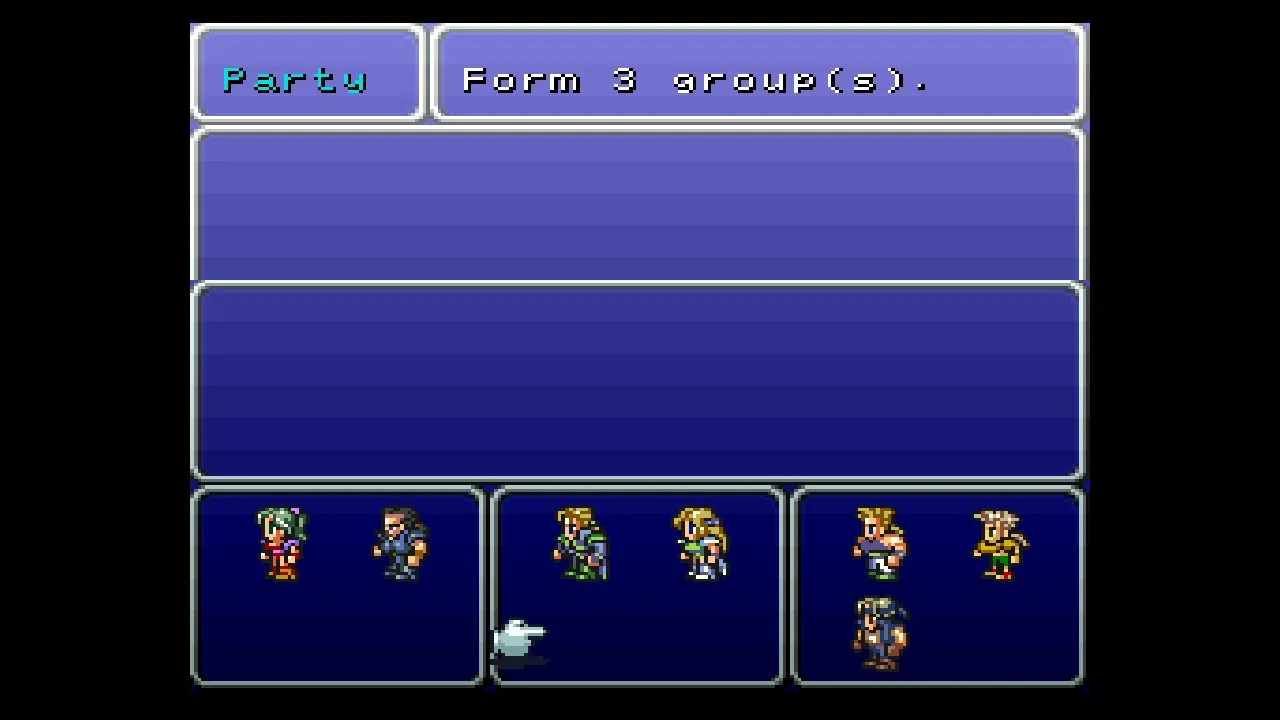The image size is (1280, 720).
Task: Select green-haired Terra in the red dress
Action: click(281, 544)
